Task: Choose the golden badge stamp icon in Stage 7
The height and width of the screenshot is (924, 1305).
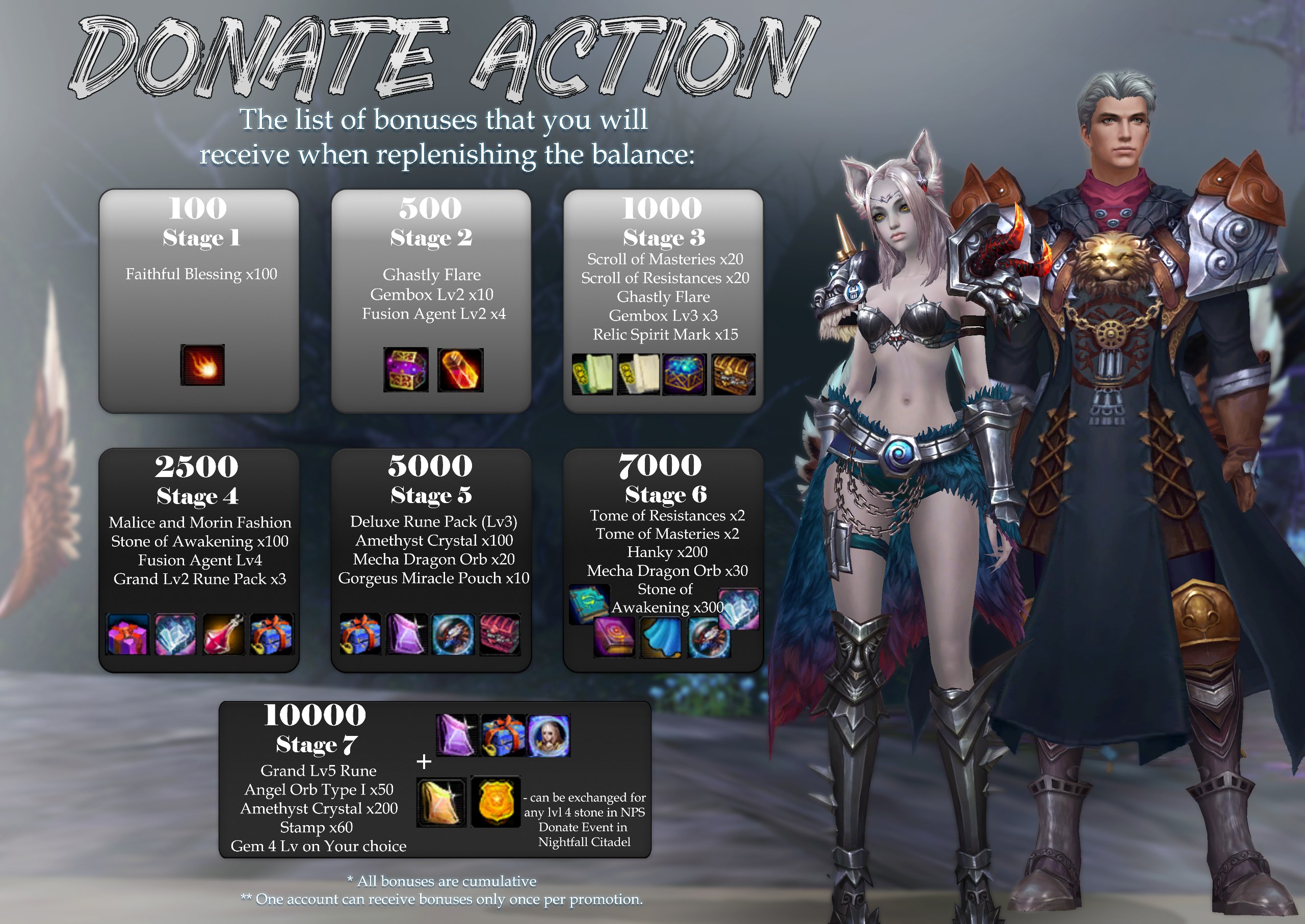Action: [495, 802]
